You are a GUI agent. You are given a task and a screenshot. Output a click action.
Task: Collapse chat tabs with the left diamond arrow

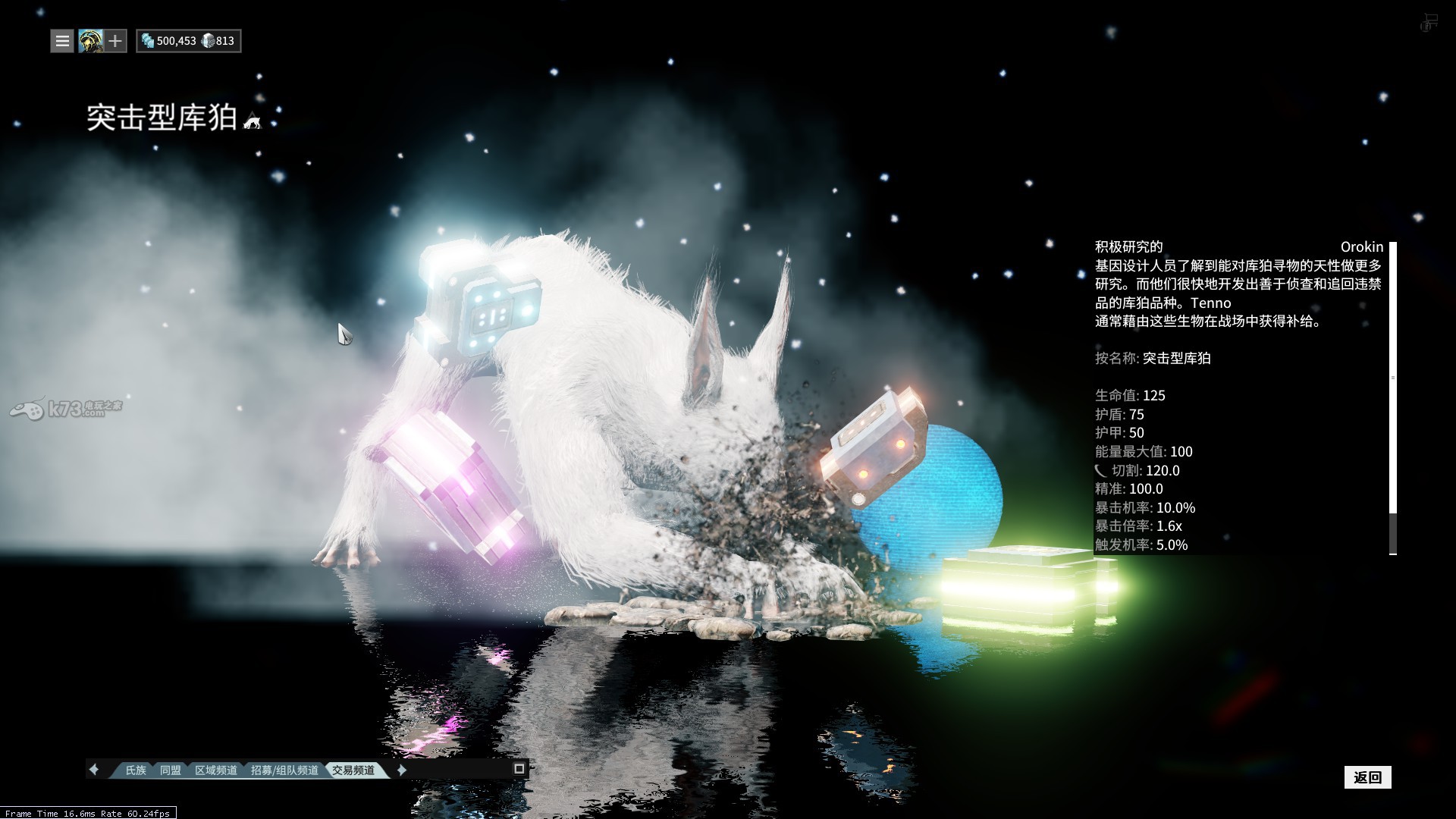click(94, 769)
